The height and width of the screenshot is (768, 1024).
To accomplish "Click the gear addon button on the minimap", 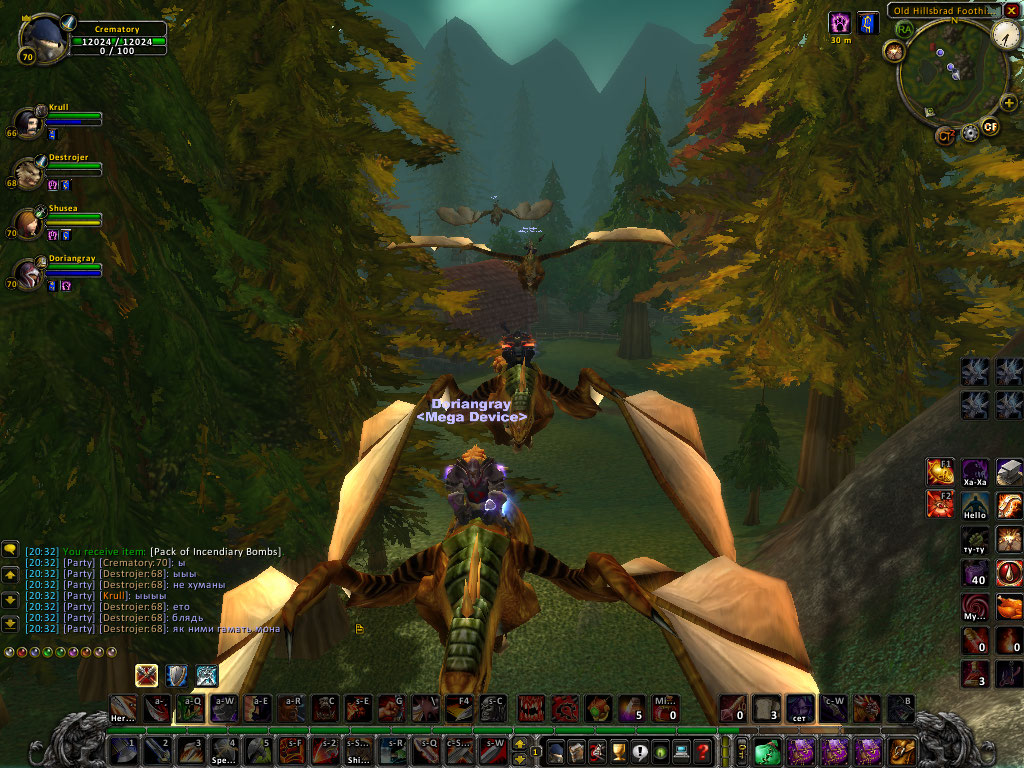I will click(968, 133).
